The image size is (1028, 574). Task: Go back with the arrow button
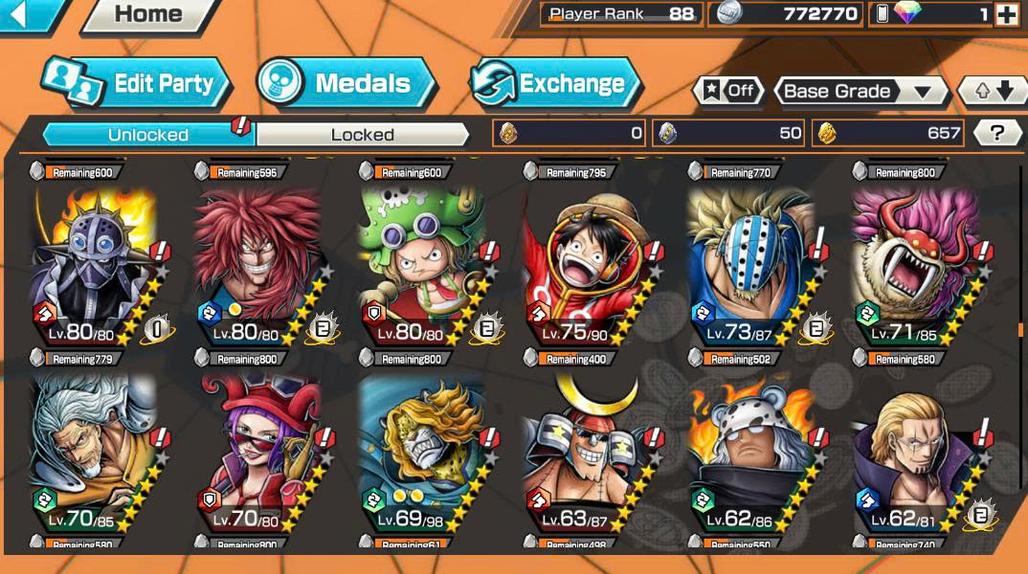click(20, 14)
